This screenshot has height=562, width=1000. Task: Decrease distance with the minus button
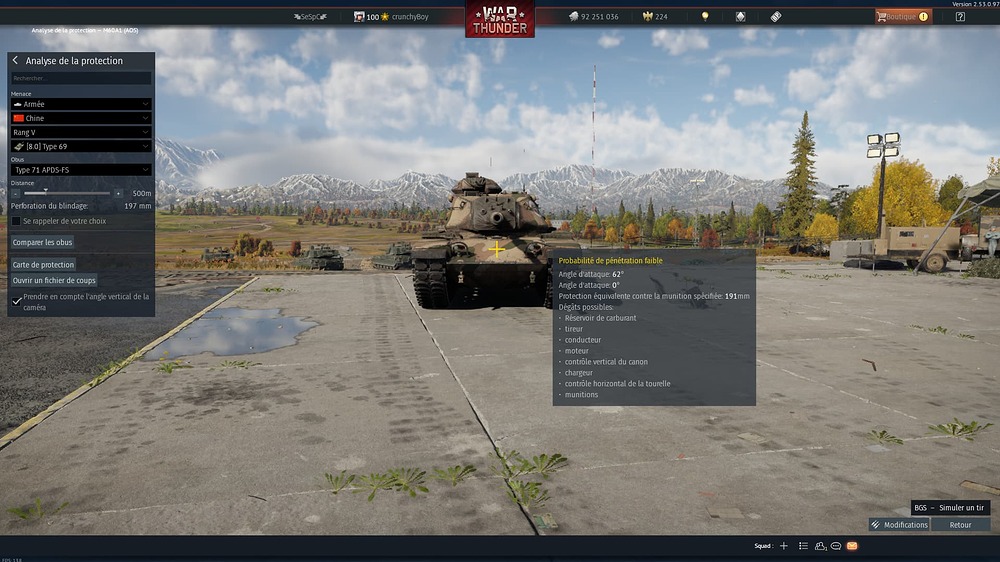click(15, 193)
